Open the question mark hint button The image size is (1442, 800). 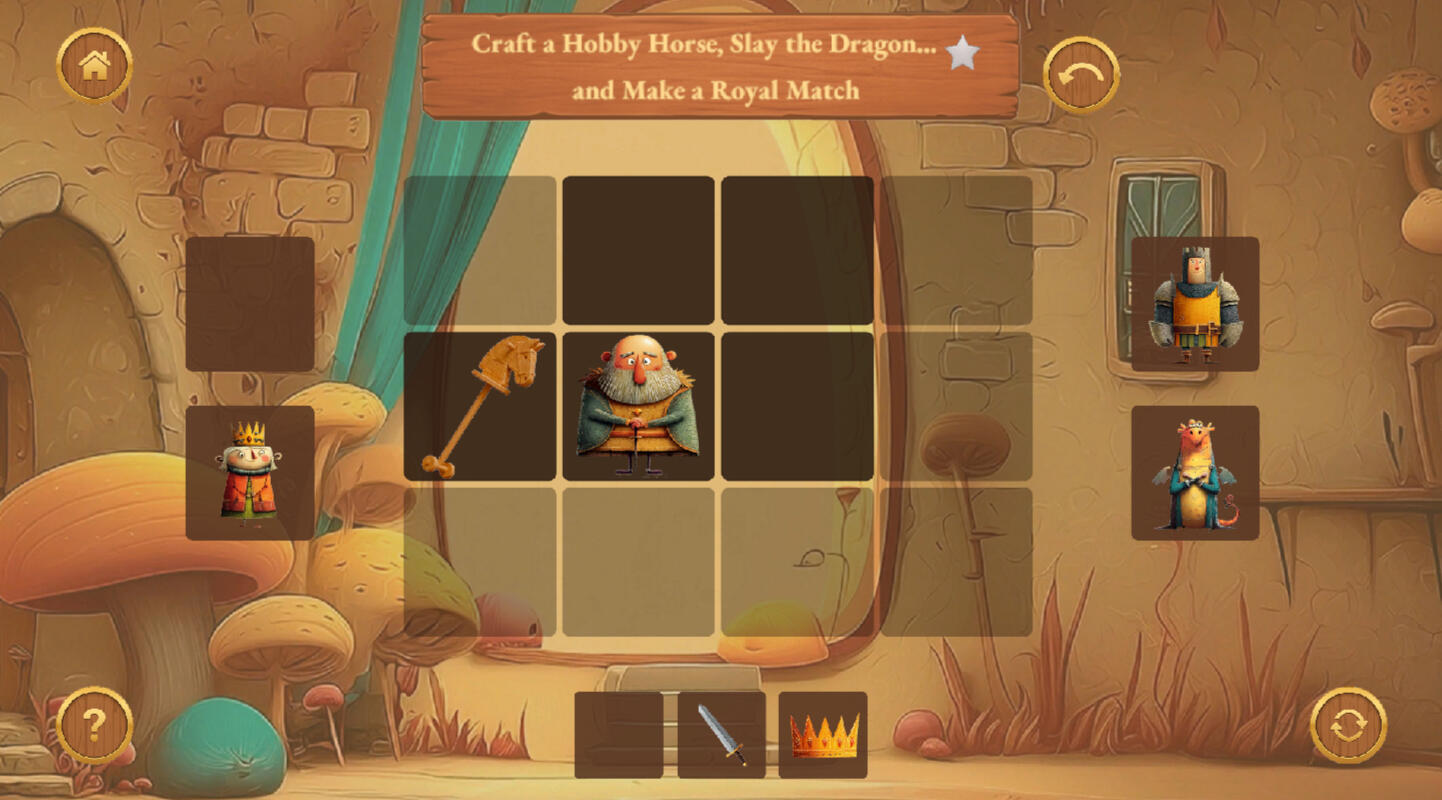point(94,725)
